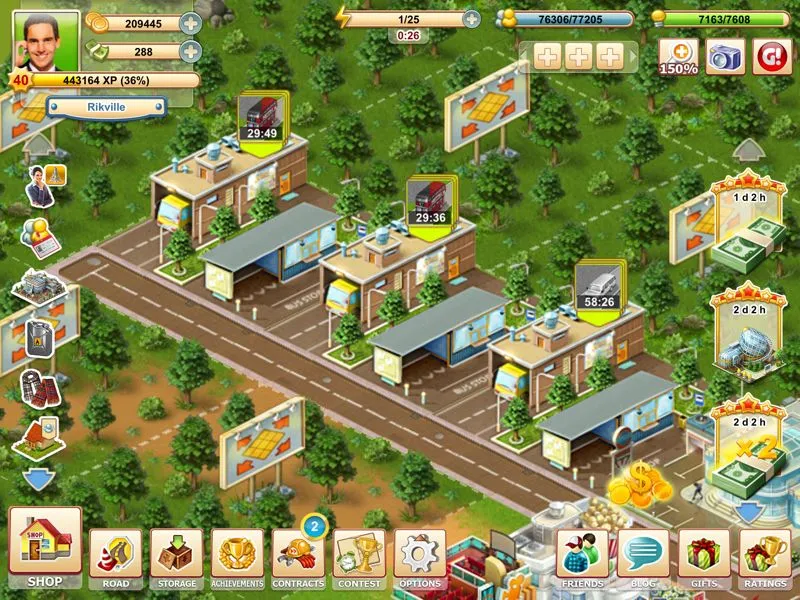Open the Blog
Screen dimensions: 800x600
click(643, 556)
